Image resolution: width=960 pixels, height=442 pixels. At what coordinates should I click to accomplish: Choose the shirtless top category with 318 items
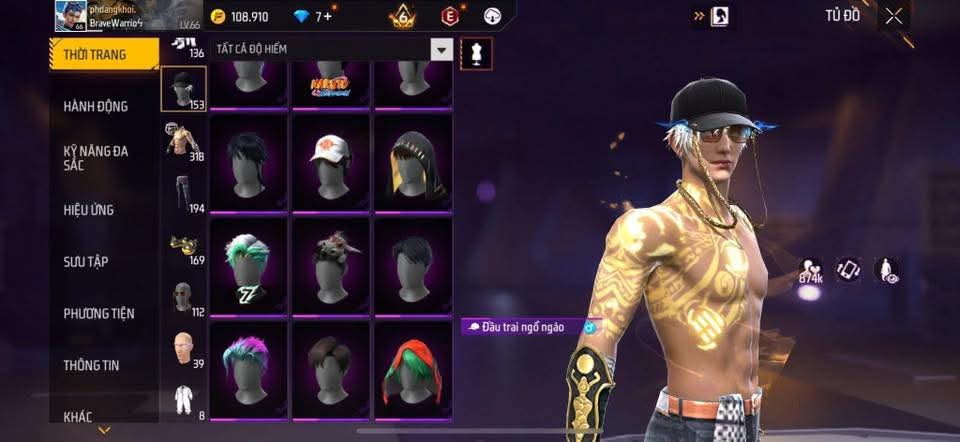183,141
